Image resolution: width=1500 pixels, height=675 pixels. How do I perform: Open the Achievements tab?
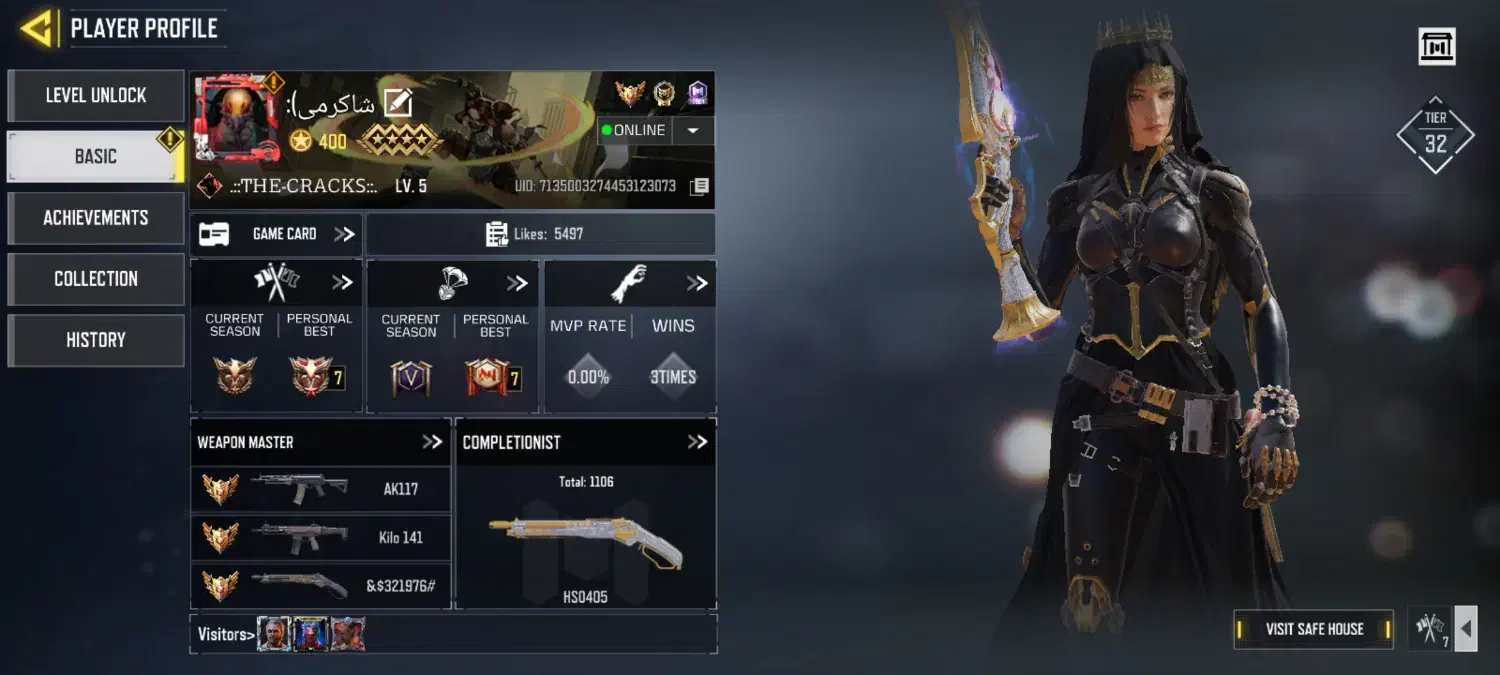pyautogui.click(x=96, y=218)
